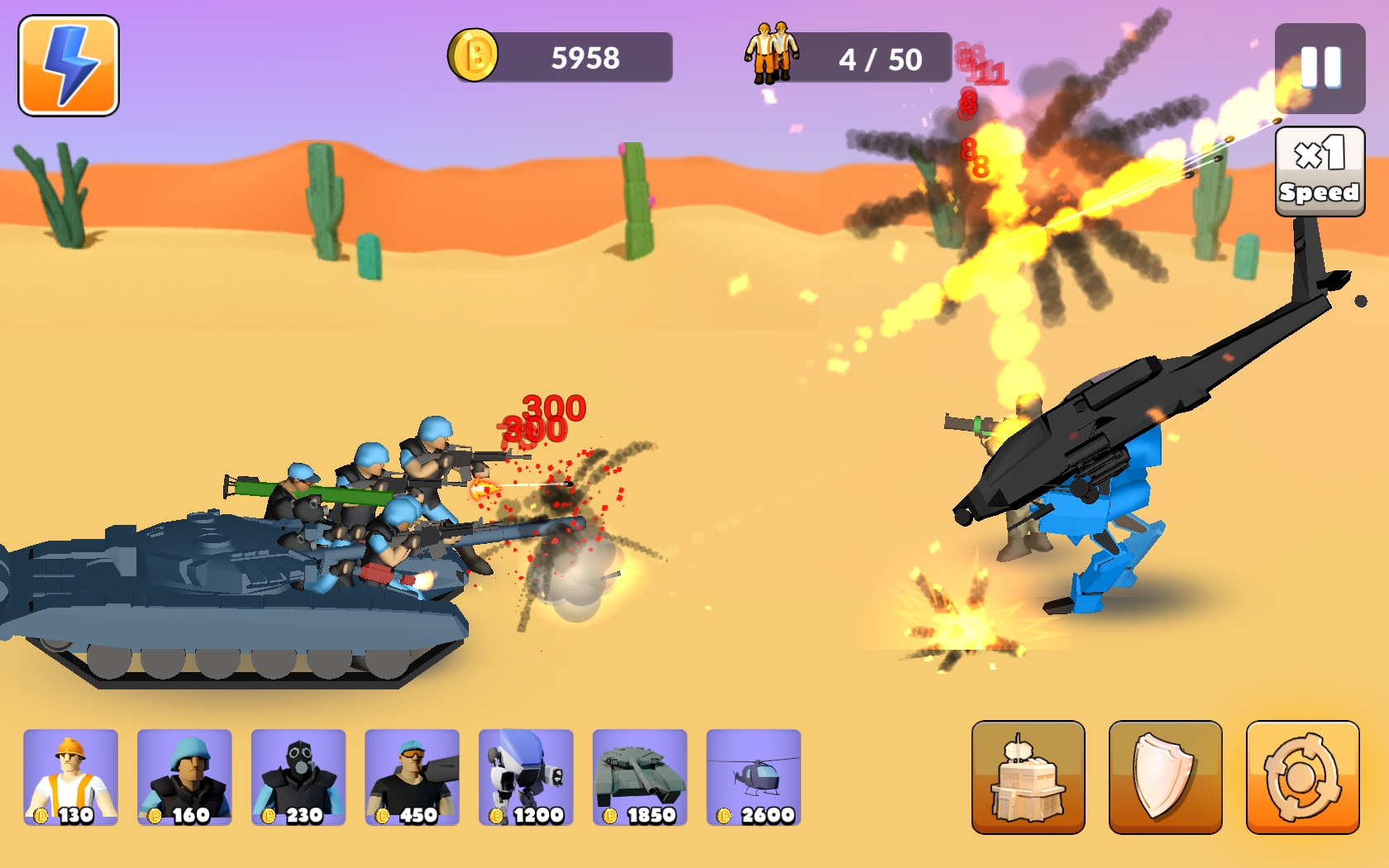Image resolution: width=1389 pixels, height=868 pixels.
Task: Activate the orange crosshair target ability
Action: click(1302, 777)
